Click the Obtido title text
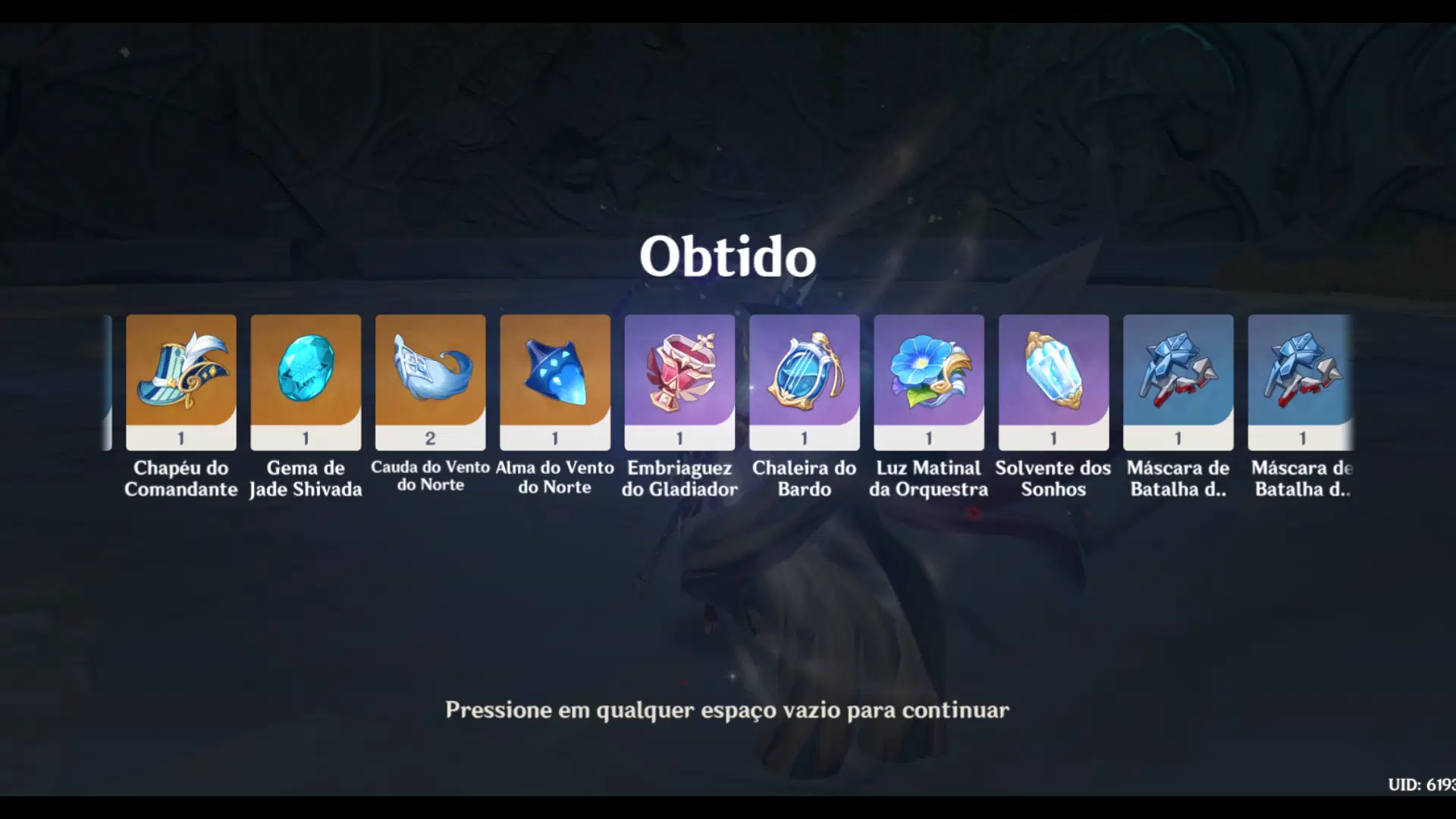Viewport: 1456px width, 819px height. tap(728, 258)
